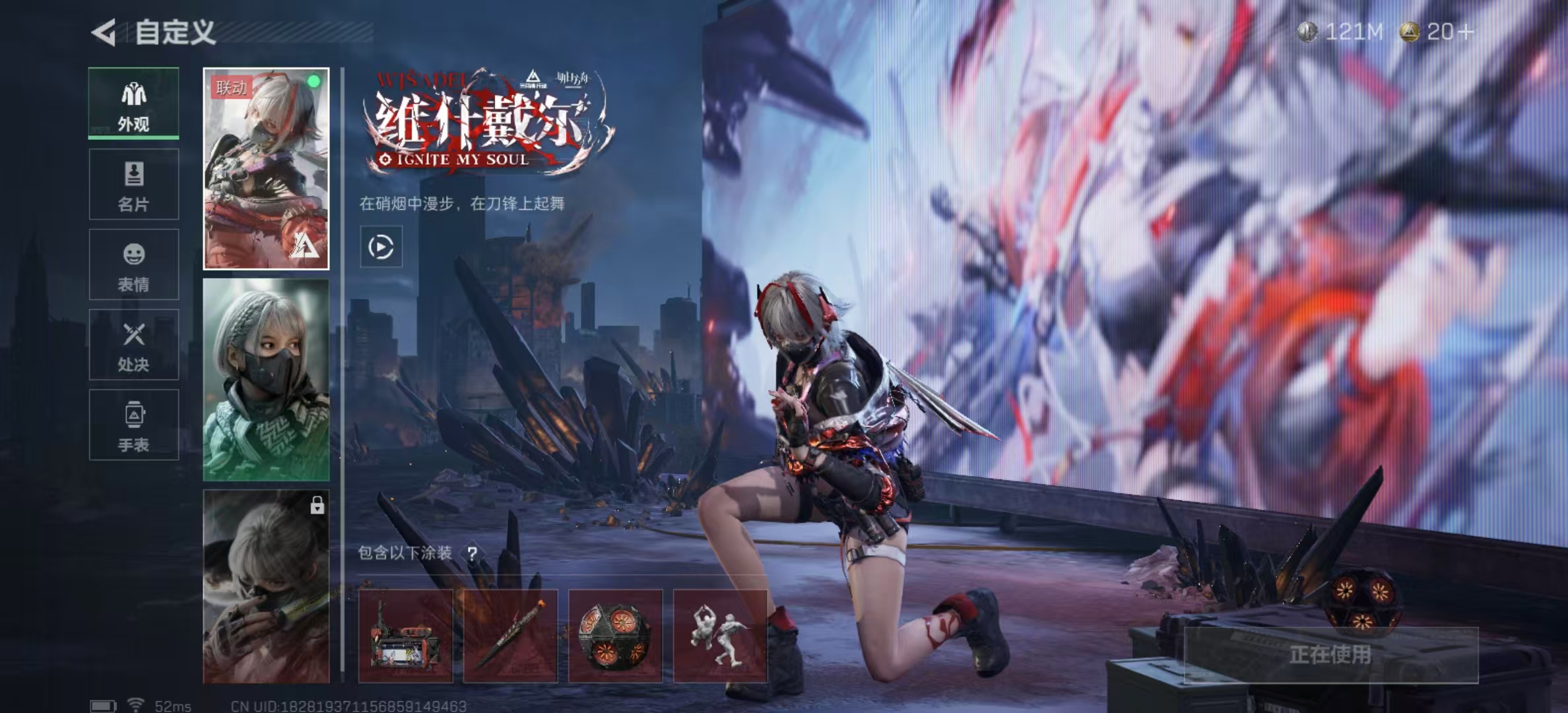The width and height of the screenshot is (1568, 713).
Task: Select the locked skin thumbnail
Action: coord(266,586)
